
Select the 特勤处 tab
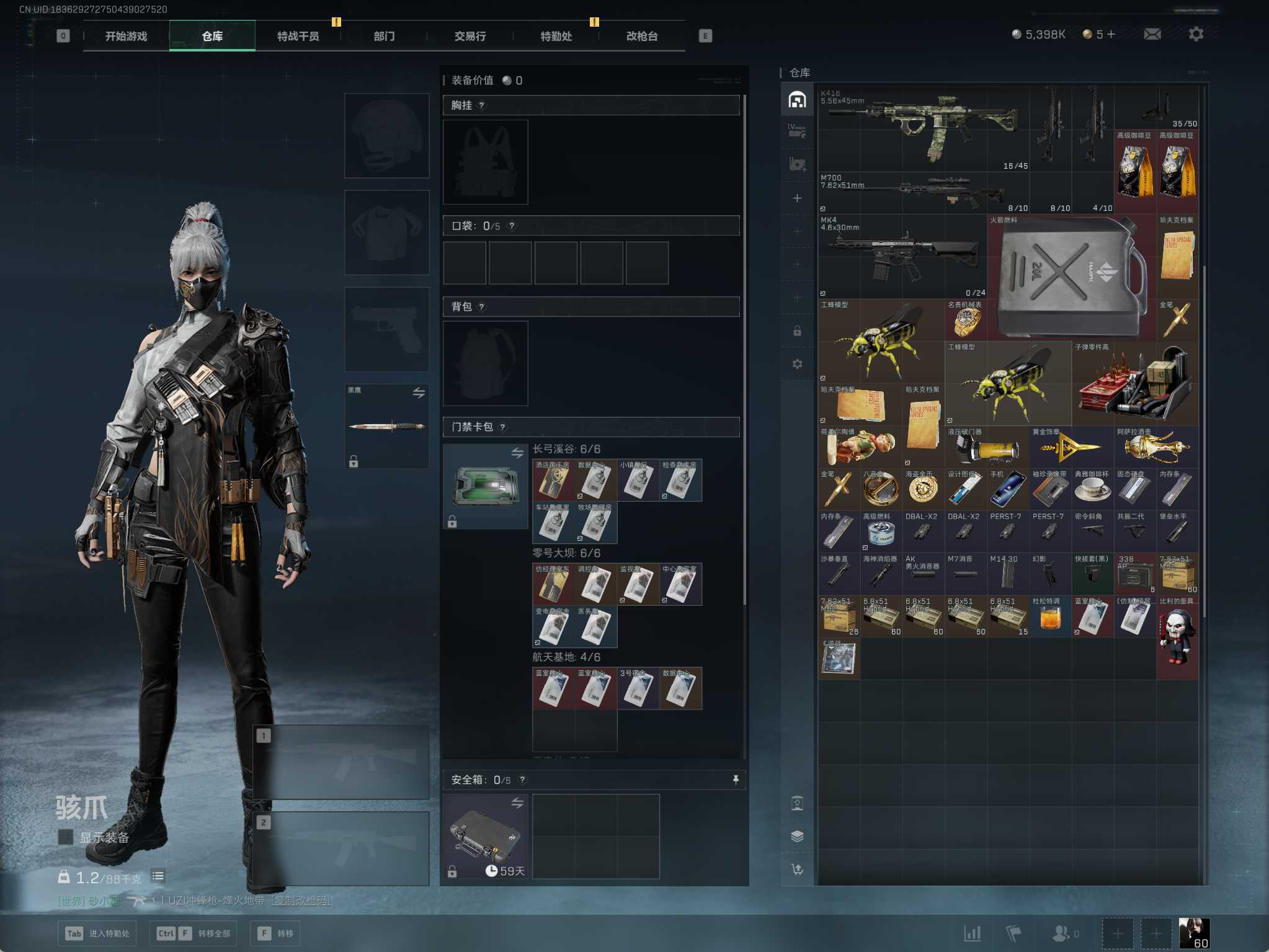click(556, 36)
